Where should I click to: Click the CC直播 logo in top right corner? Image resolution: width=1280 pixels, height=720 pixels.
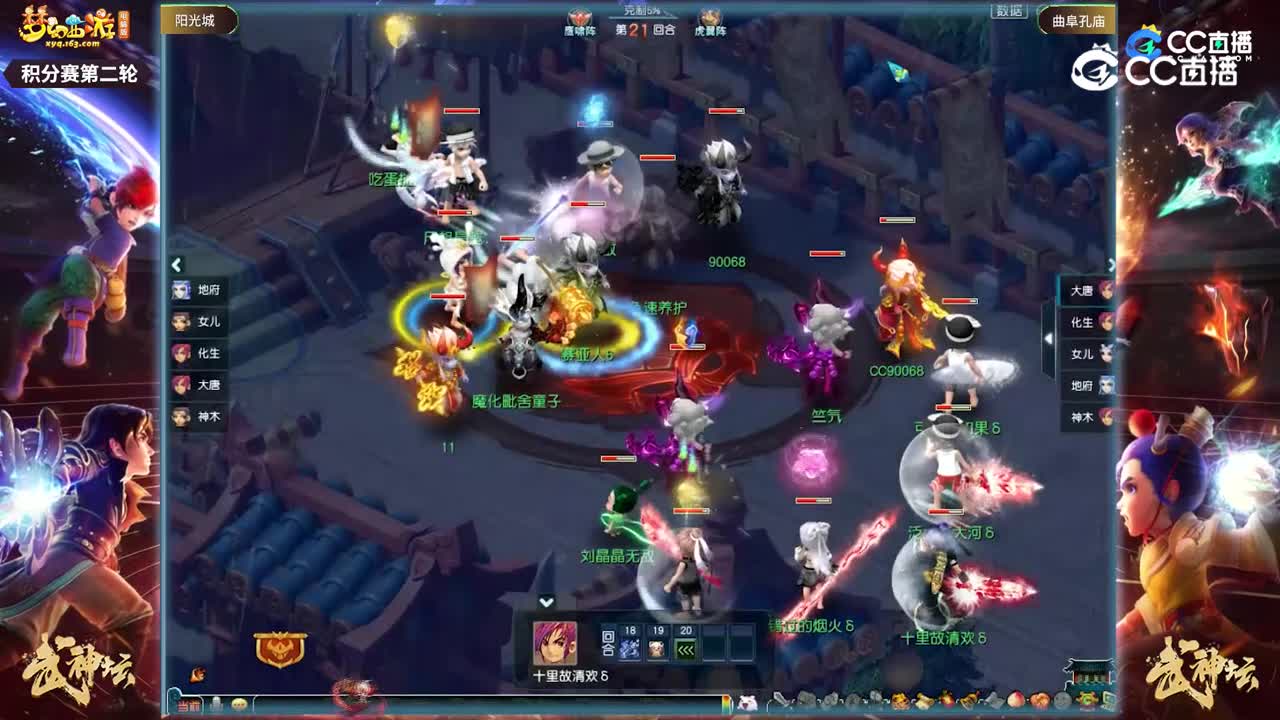point(1192,40)
